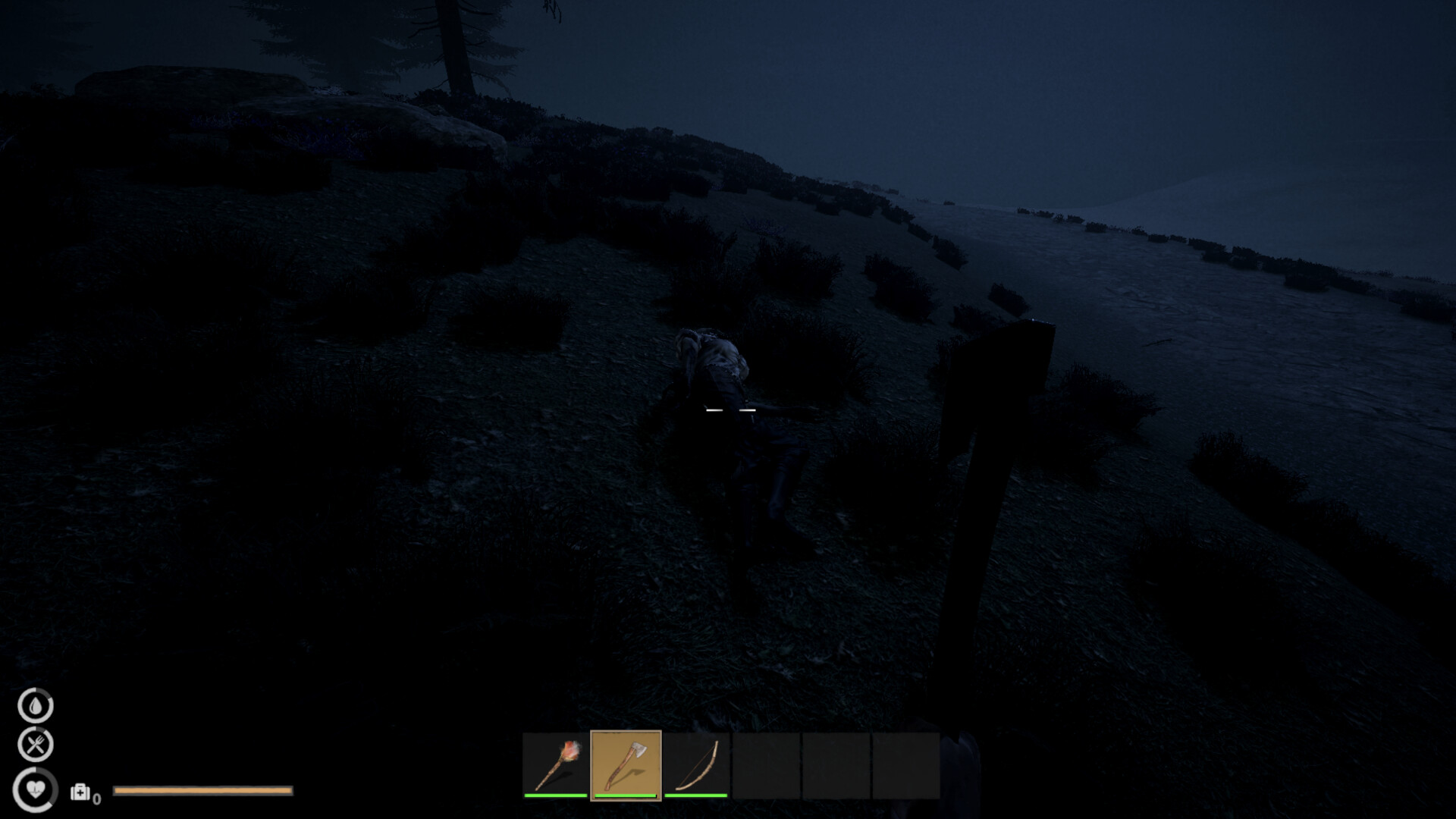Click the torch durability green bar
This screenshot has height=819, width=1456.
[556, 797]
